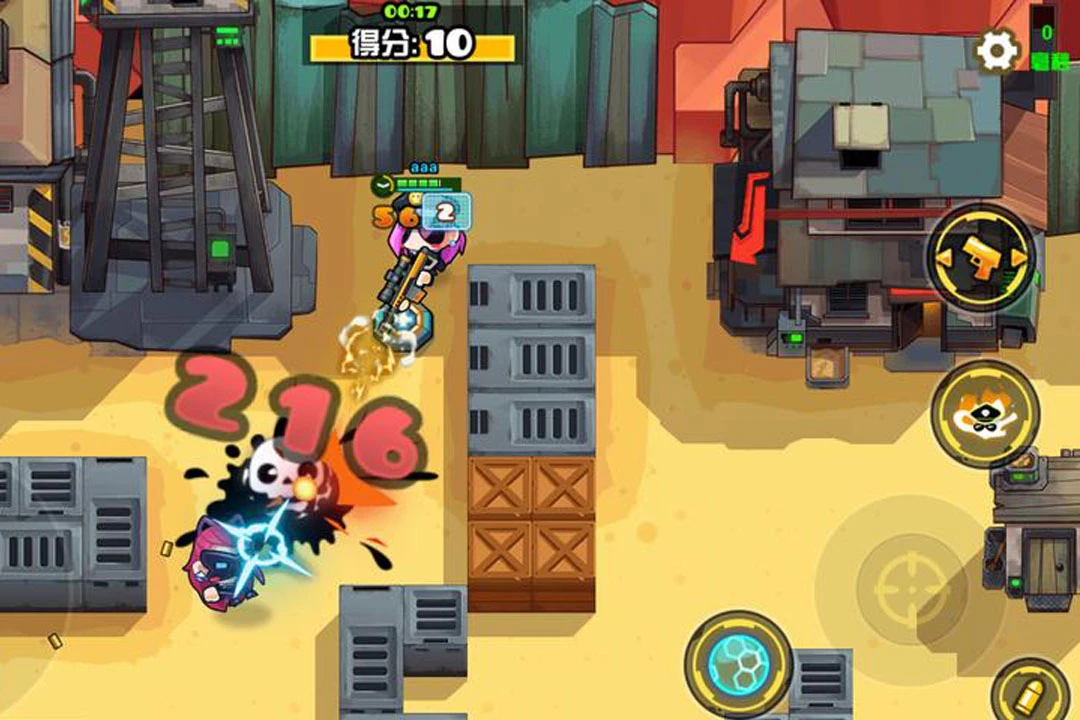Use the blue hexagon orb ability
The width and height of the screenshot is (1080, 720).
[738, 664]
